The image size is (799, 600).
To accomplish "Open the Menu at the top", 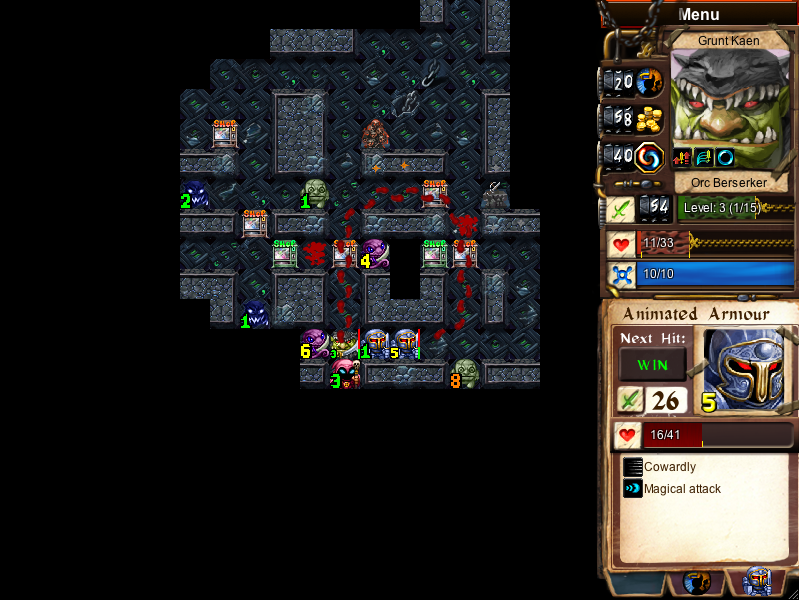I will pos(698,14).
